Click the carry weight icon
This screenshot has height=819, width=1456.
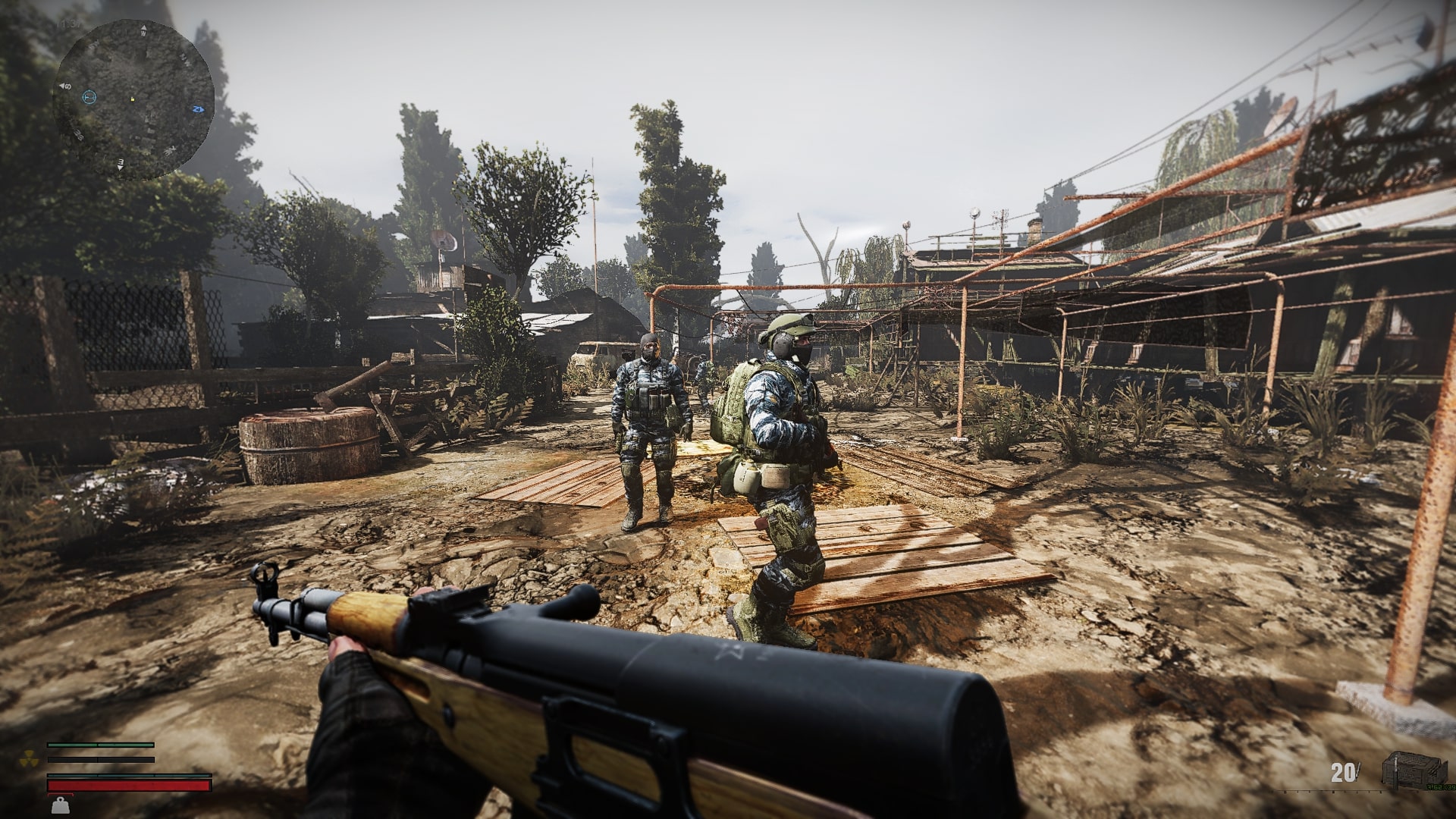click(x=59, y=804)
